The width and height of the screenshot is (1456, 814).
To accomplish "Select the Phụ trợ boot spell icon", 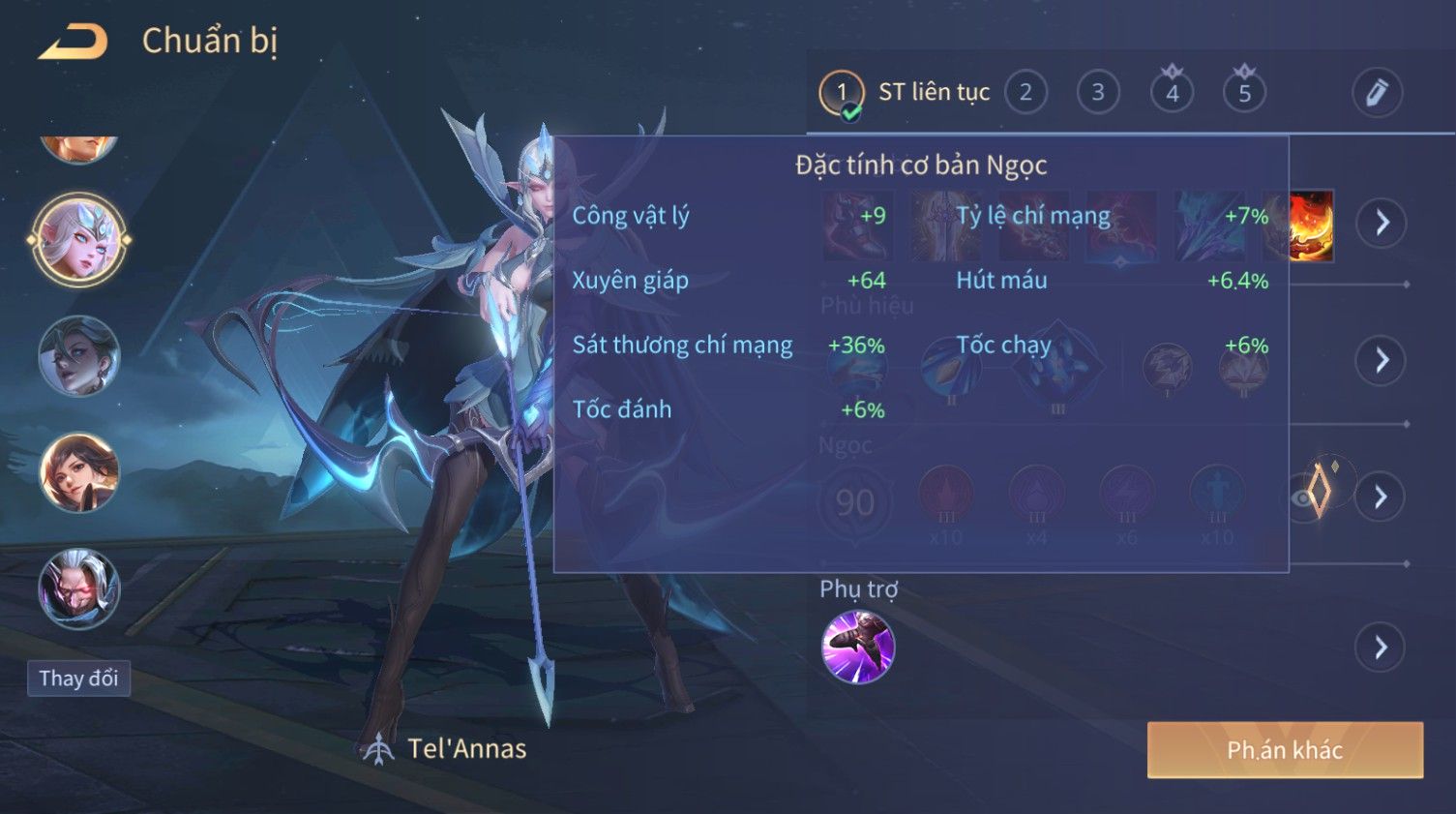I will point(858,647).
